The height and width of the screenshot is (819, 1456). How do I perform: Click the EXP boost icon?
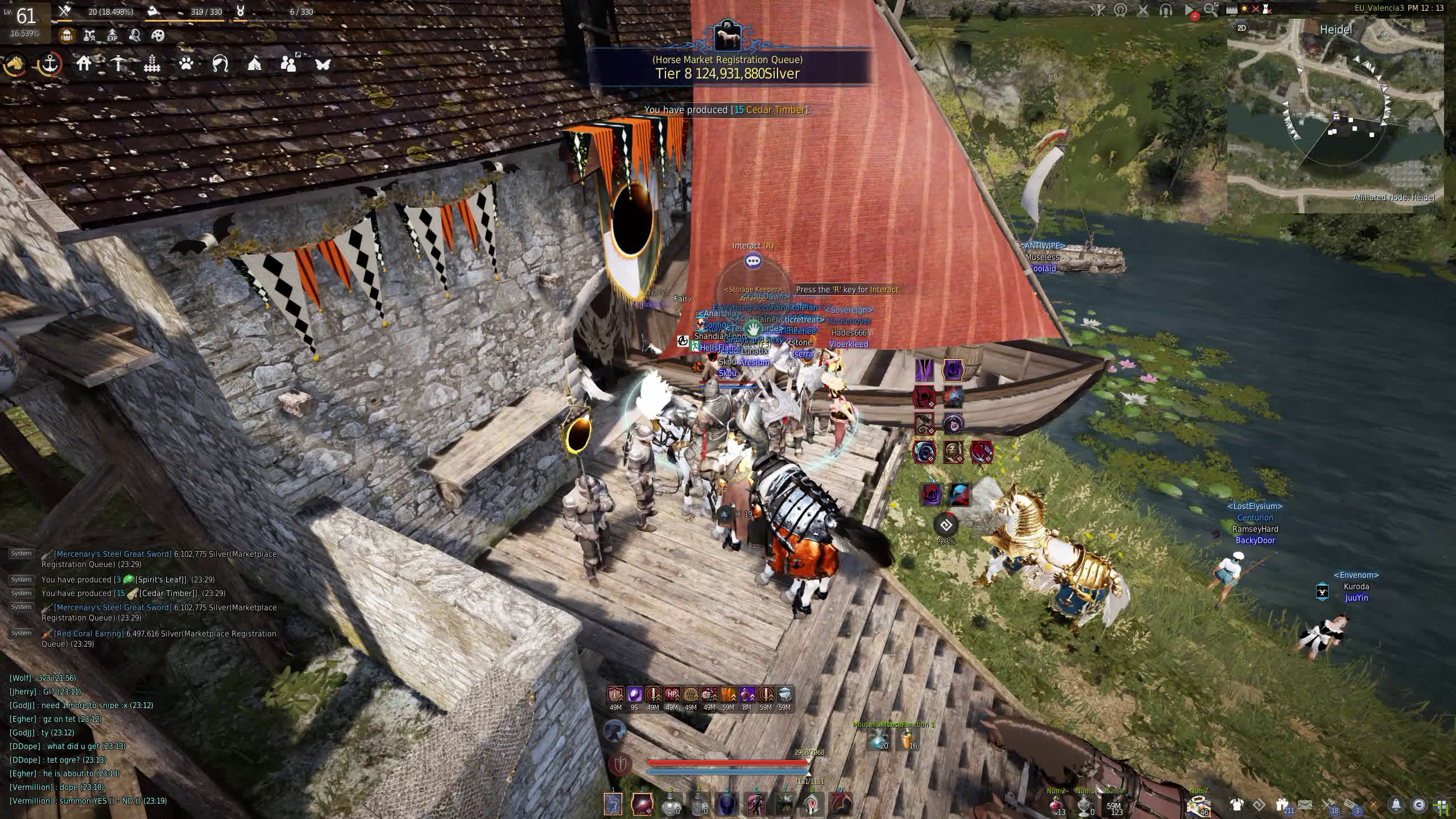click(112, 36)
